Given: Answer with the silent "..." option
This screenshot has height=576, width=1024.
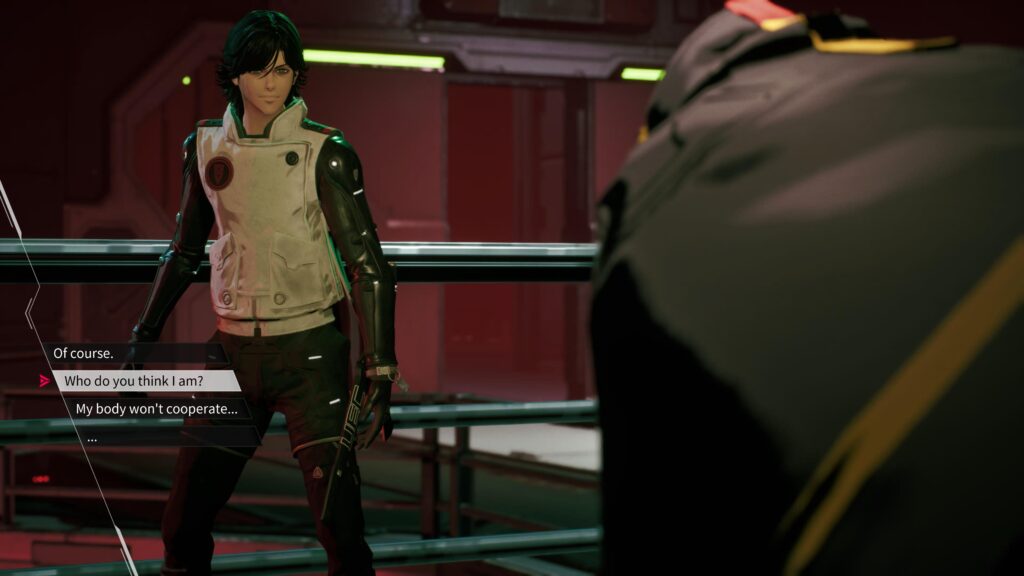Looking at the screenshot, I should click(x=93, y=437).
